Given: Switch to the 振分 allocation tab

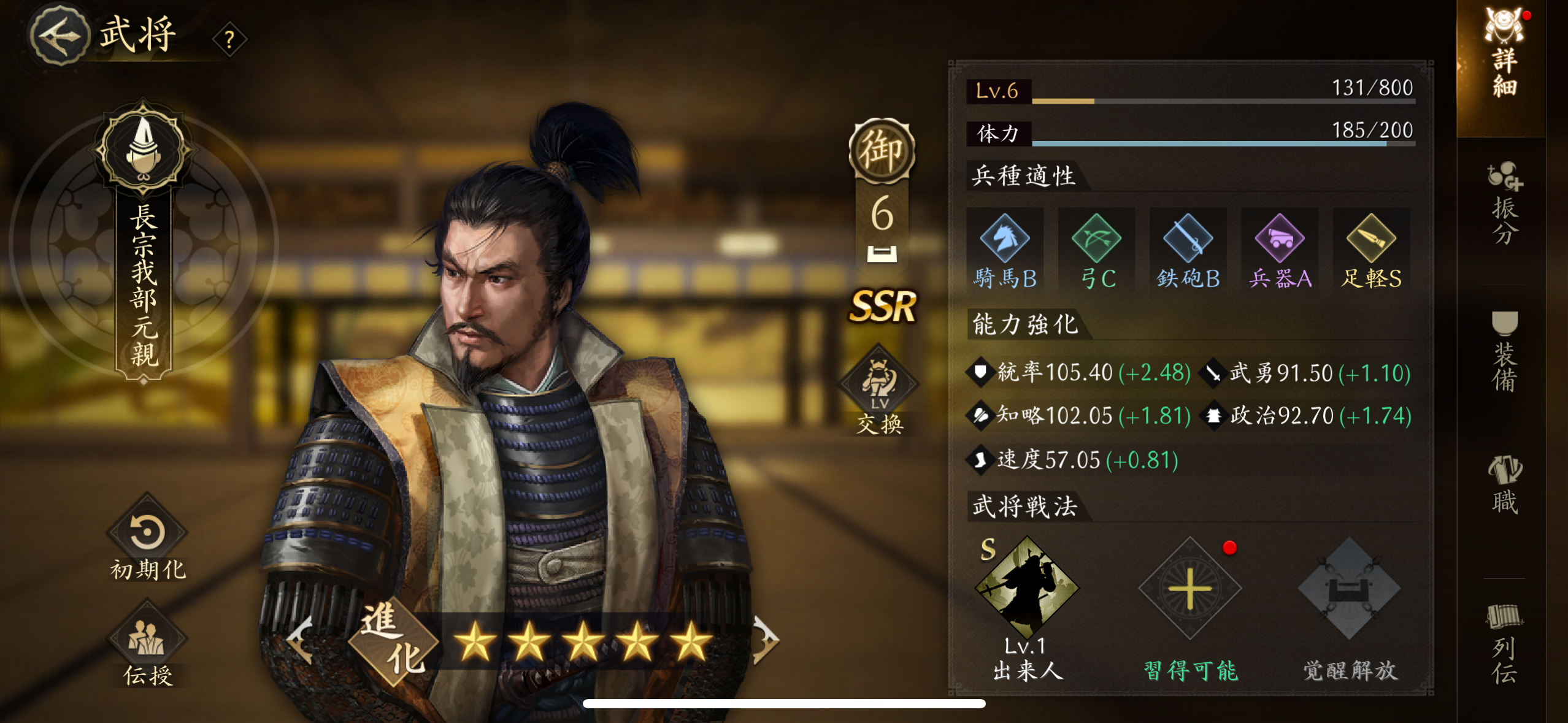Looking at the screenshot, I should pyautogui.click(x=1504, y=205).
